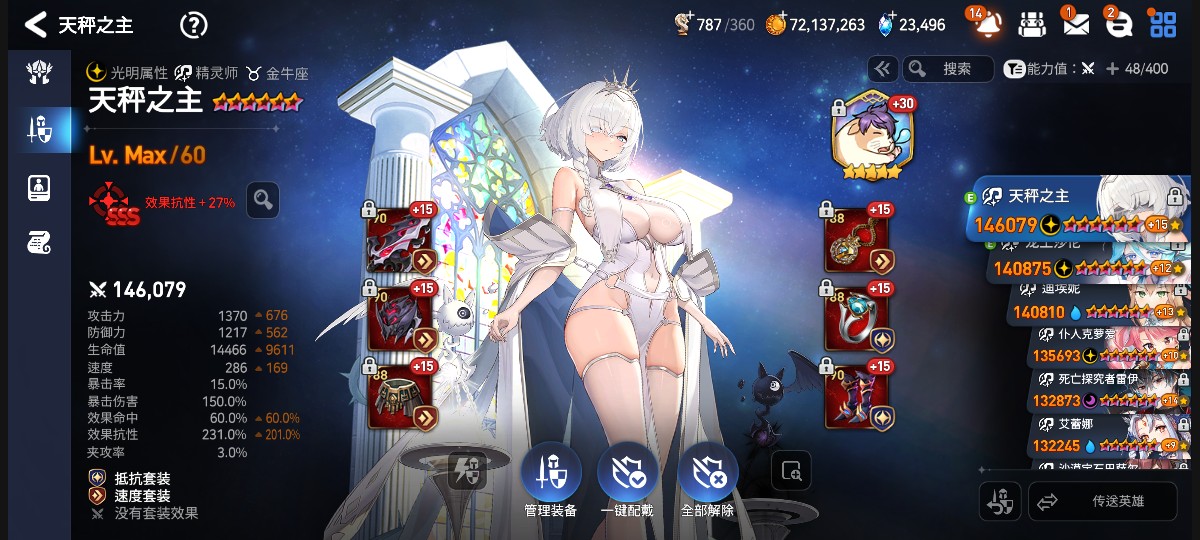Select the equipped ring slot

[x=857, y=318]
